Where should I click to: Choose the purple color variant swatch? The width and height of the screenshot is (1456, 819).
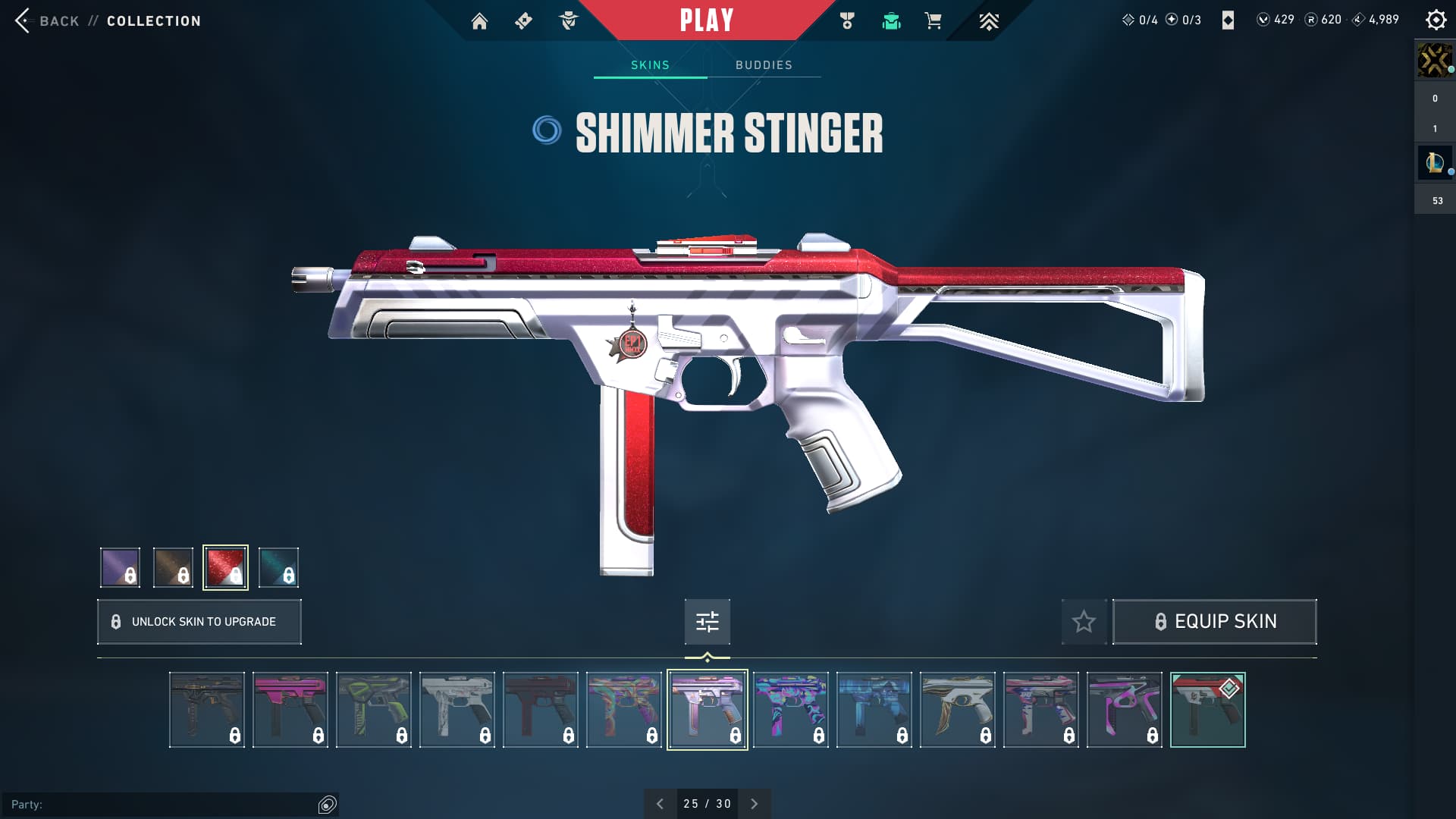(120, 567)
